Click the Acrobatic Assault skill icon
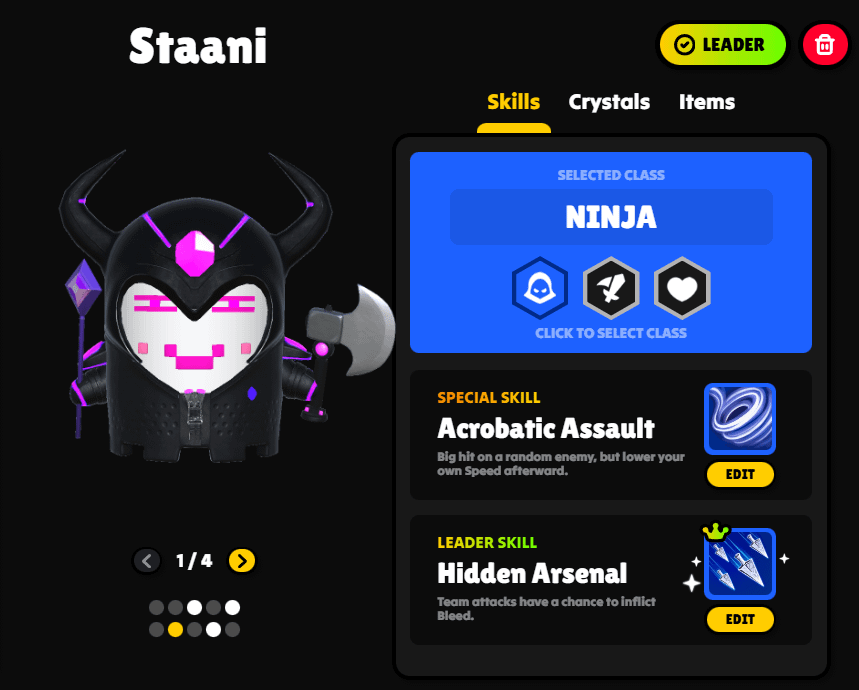 [x=740, y=419]
